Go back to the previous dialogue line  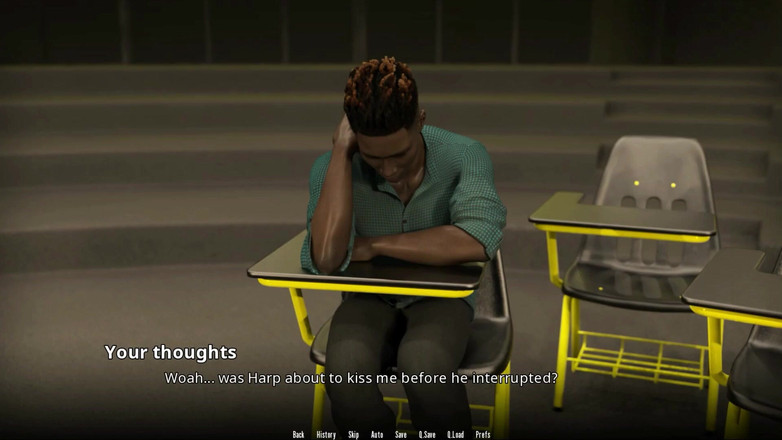tap(298, 434)
